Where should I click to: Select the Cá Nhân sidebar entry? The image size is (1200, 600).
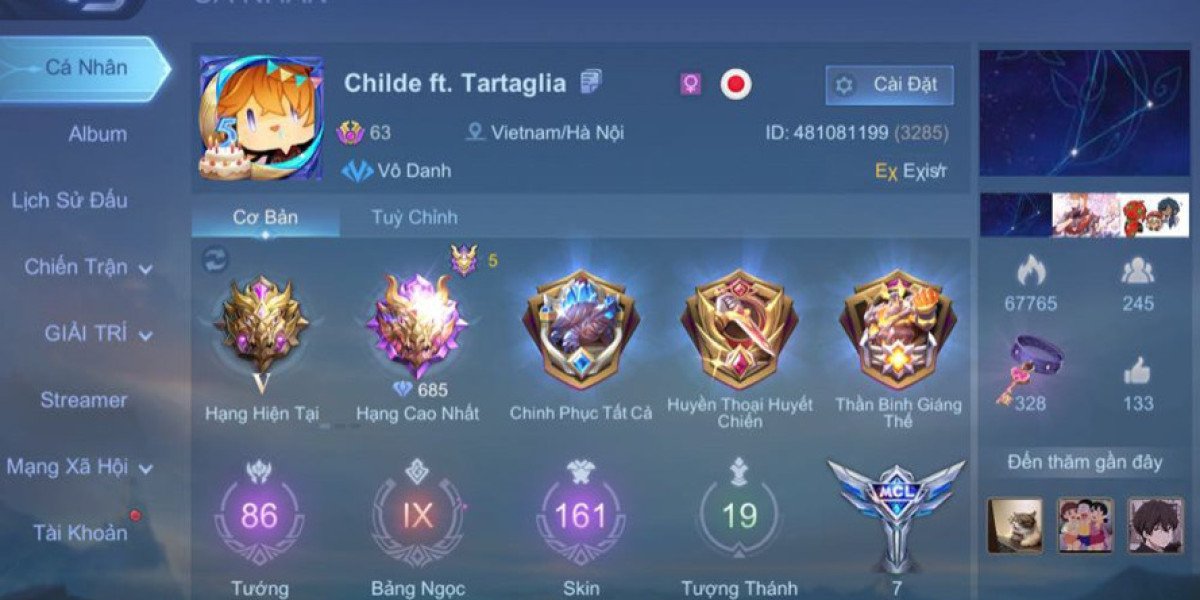[86, 68]
